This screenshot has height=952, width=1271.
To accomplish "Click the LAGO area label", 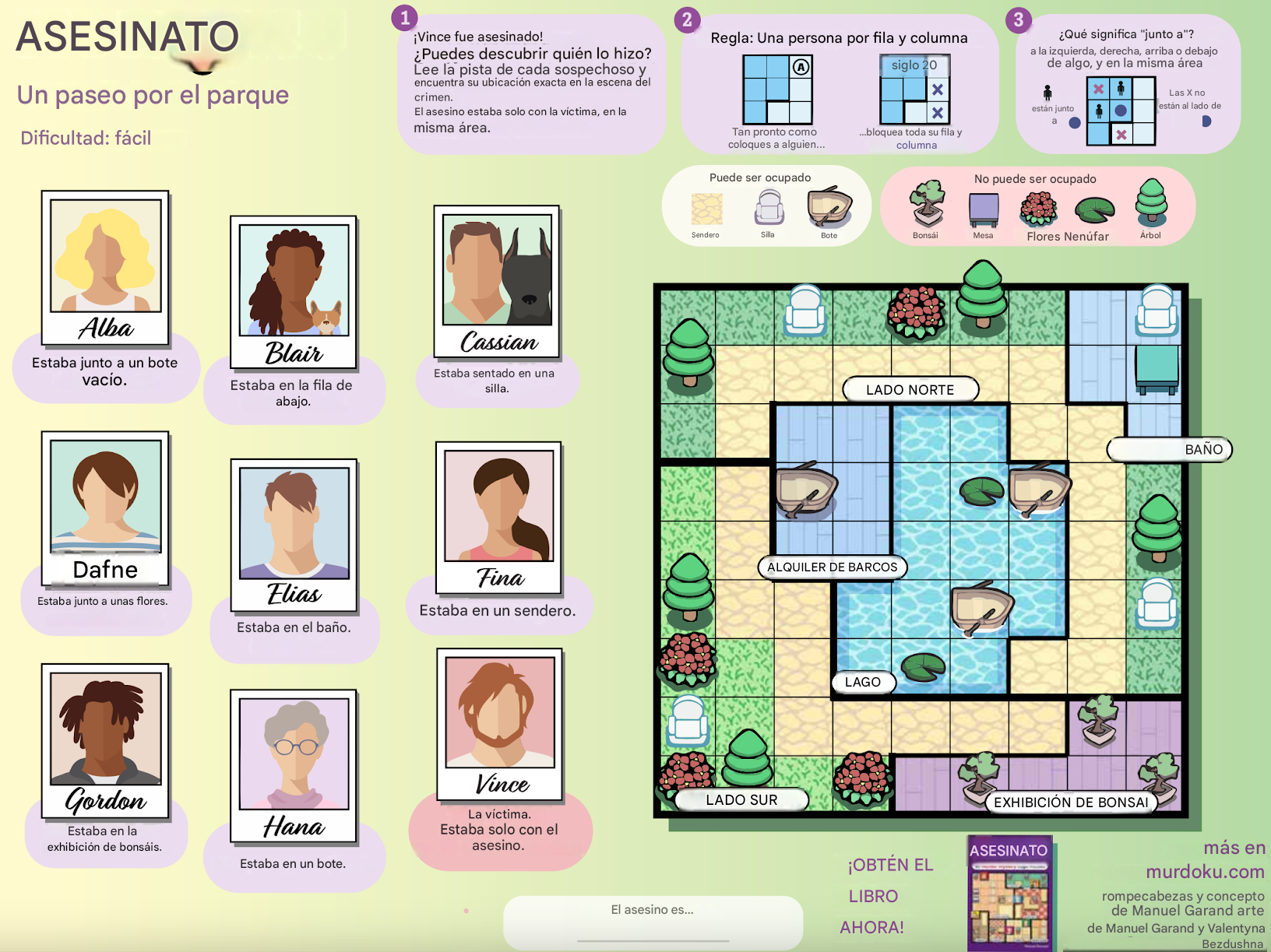I will pos(862,682).
